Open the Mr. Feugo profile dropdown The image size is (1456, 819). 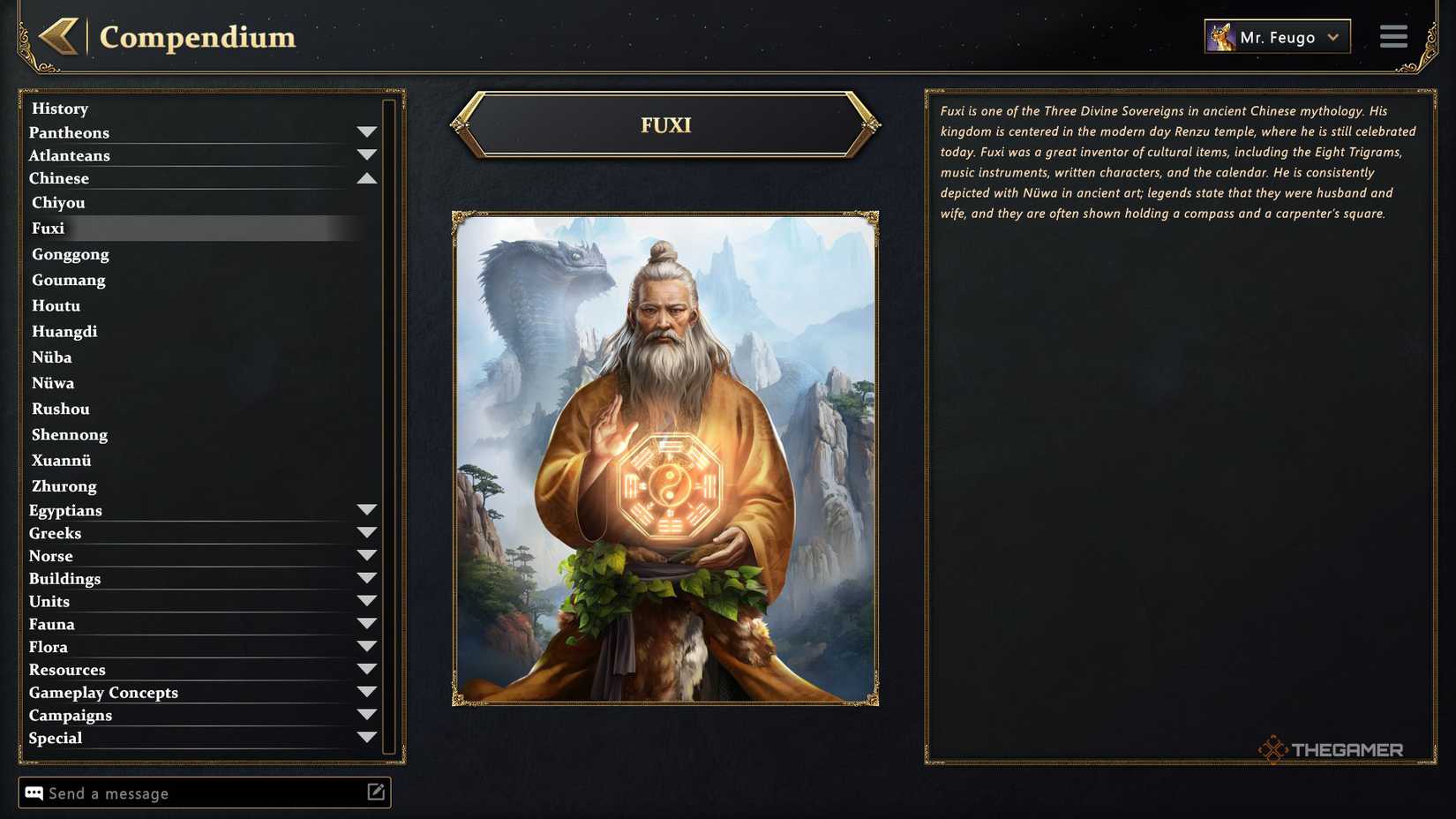point(1332,37)
